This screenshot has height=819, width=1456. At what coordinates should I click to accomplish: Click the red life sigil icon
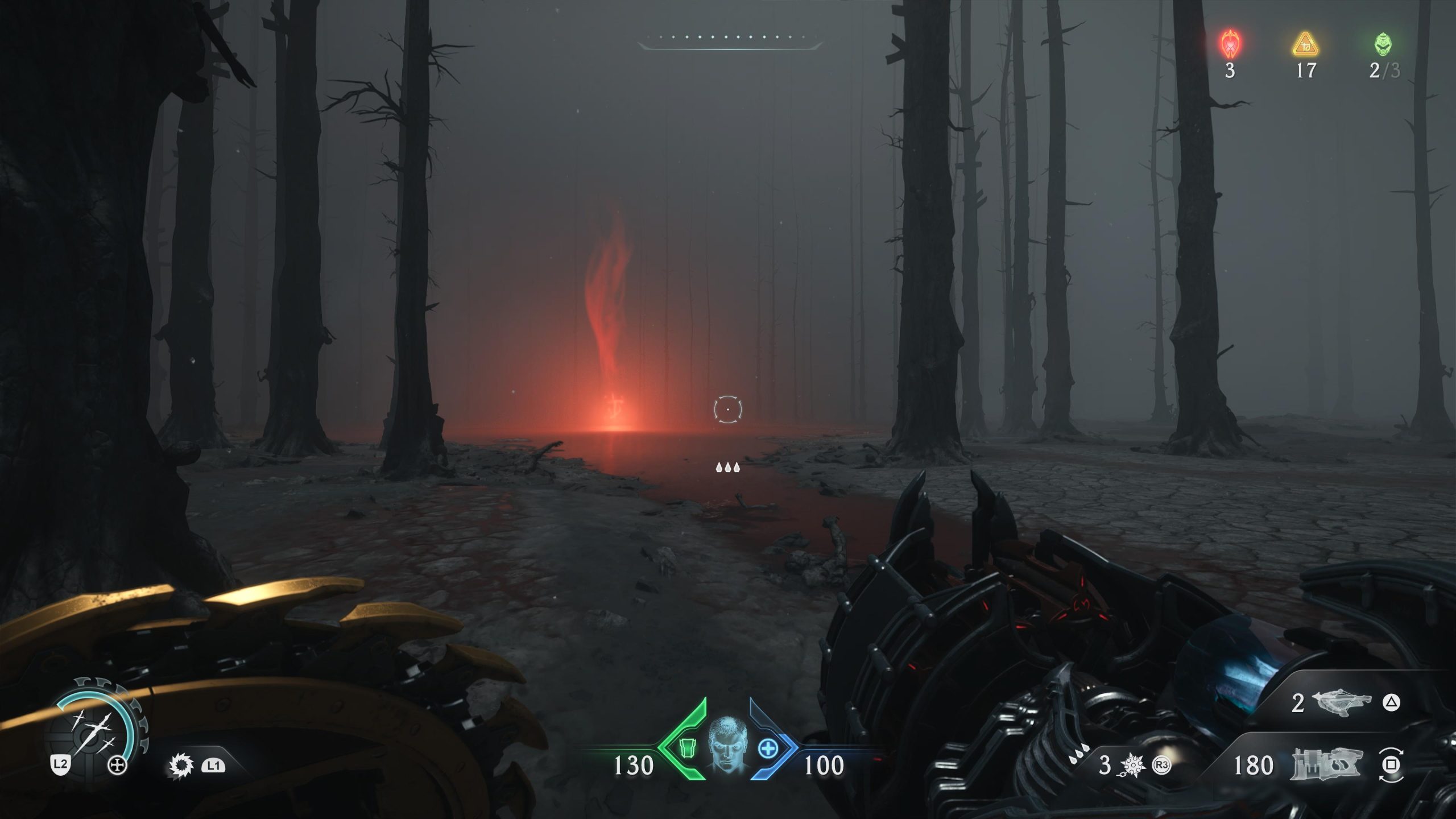(1230, 44)
